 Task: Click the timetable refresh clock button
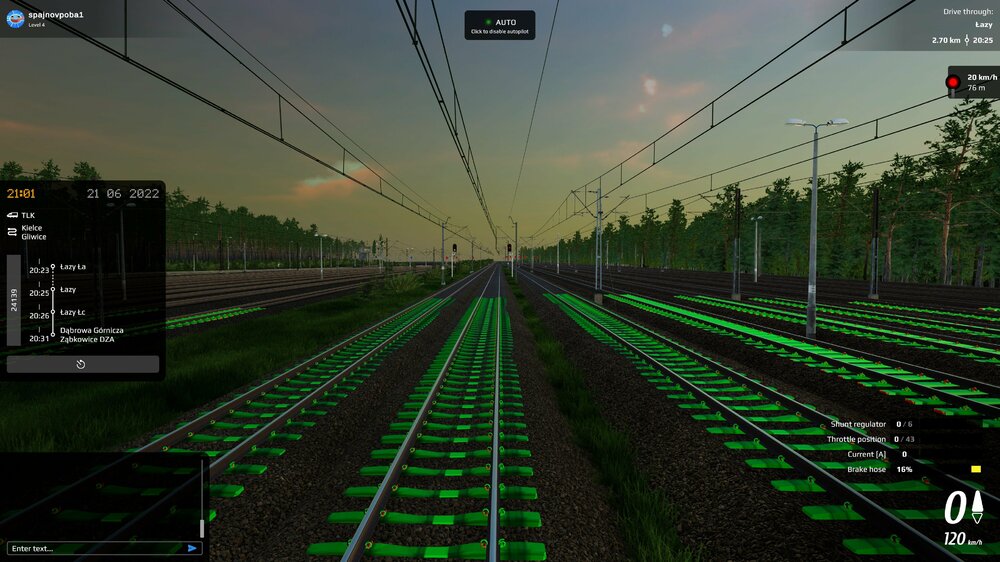click(82, 364)
